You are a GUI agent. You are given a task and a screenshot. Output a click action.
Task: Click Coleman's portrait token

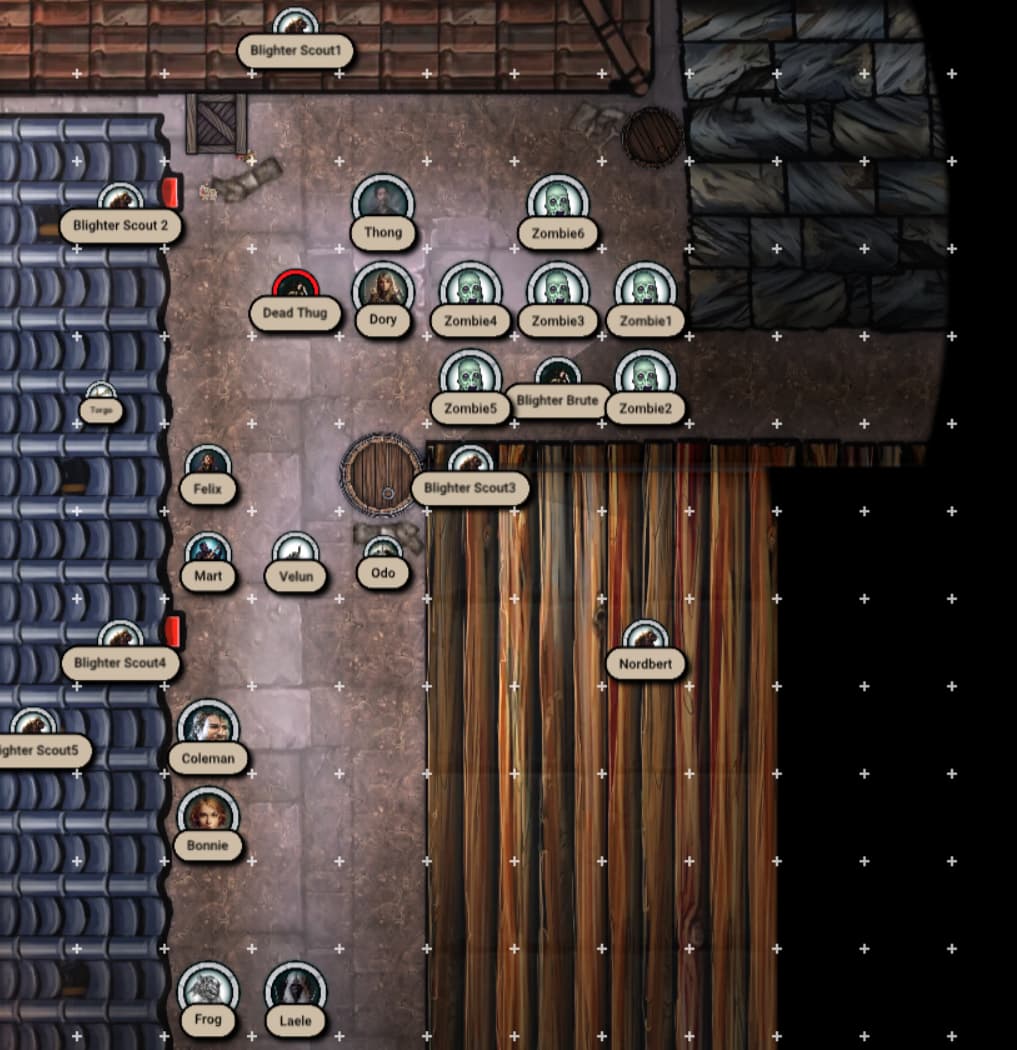click(x=208, y=727)
